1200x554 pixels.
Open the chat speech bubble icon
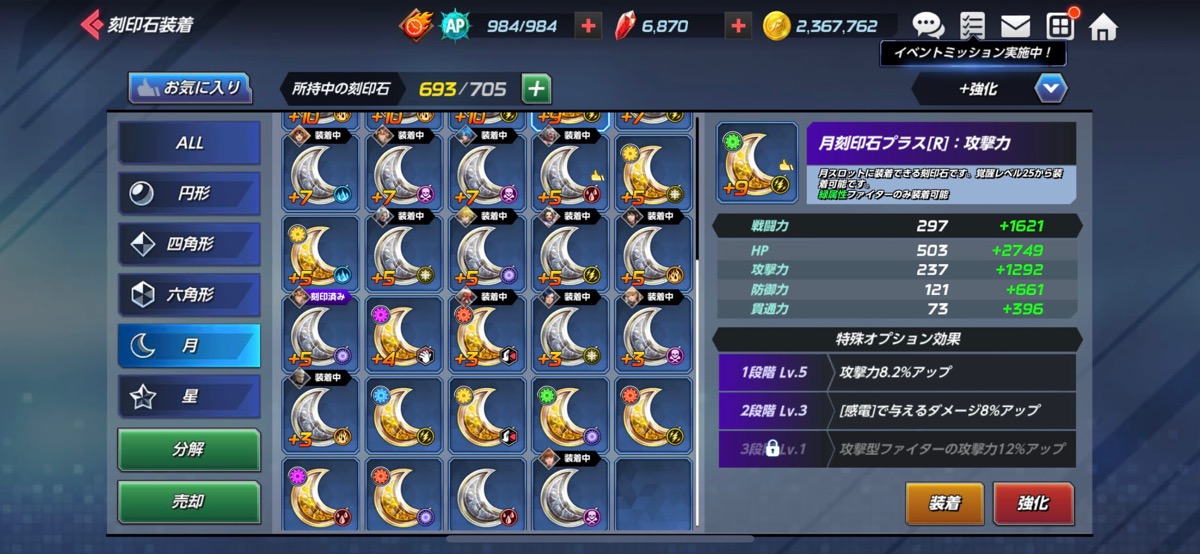click(x=928, y=25)
